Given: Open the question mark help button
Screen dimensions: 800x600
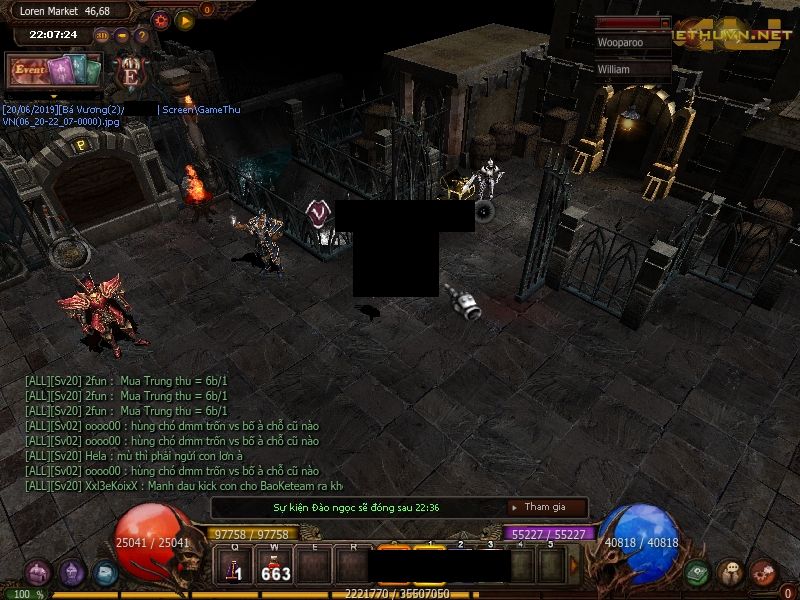Looking at the screenshot, I should point(142,35).
